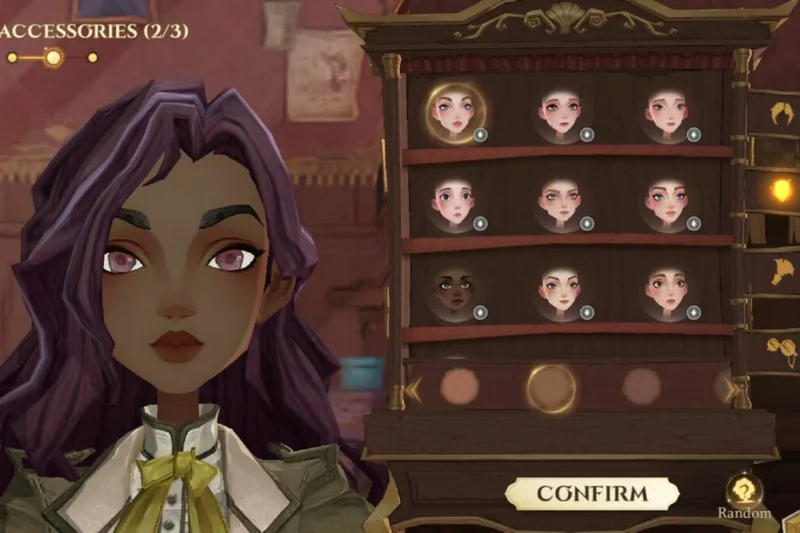Confirm the character appearance
Viewport: 800px width, 533px height.
592,493
